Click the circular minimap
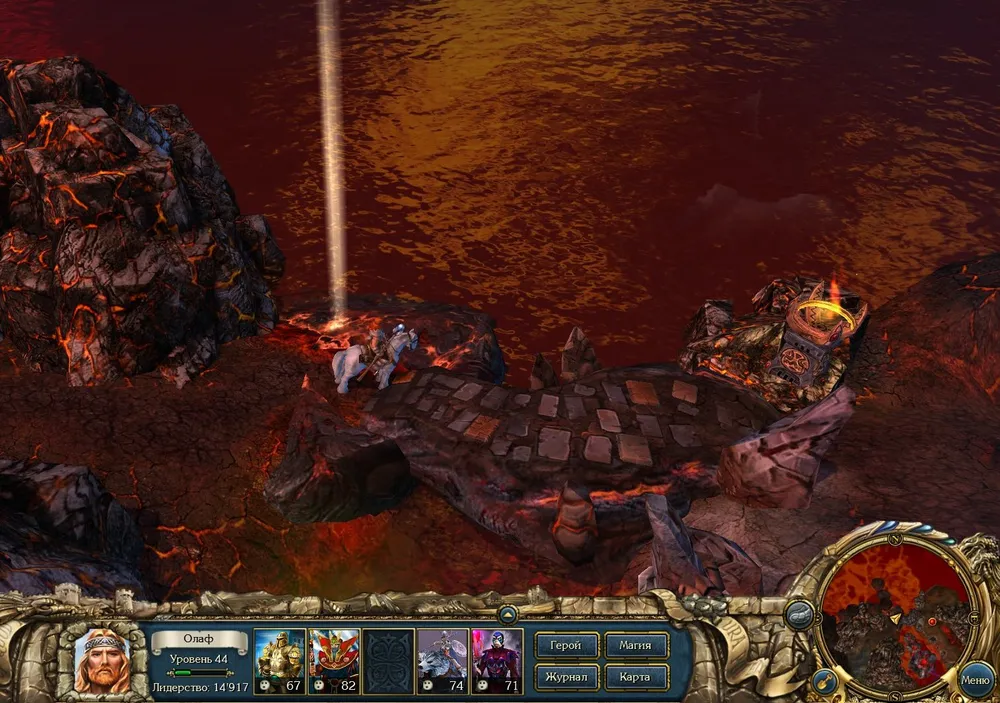The width and height of the screenshot is (1000, 703). [x=895, y=613]
